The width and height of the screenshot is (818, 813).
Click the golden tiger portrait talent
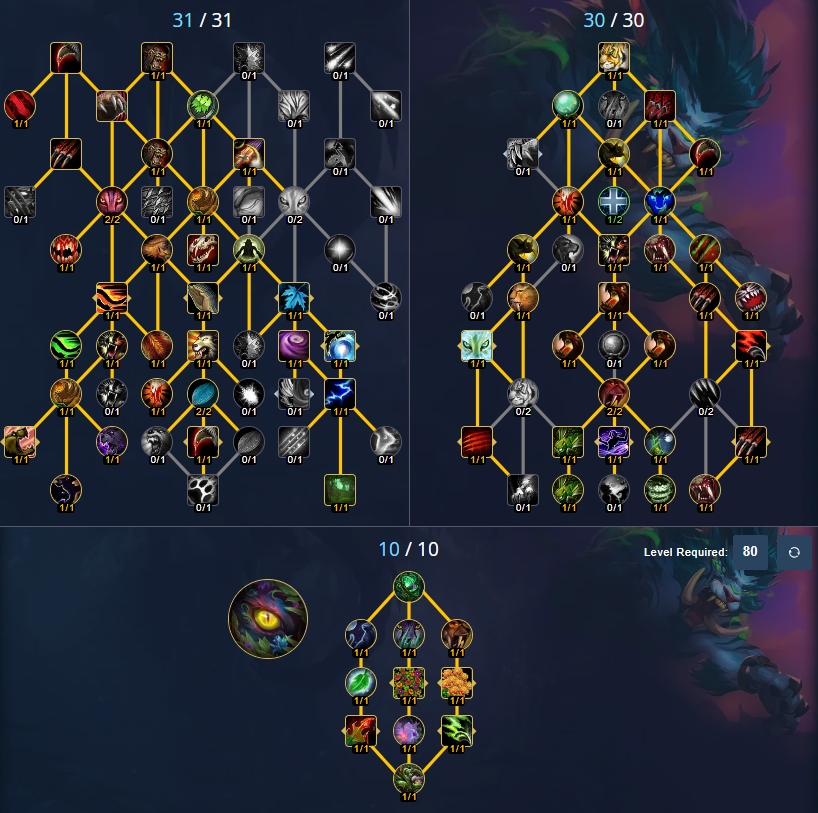[x=613, y=57]
